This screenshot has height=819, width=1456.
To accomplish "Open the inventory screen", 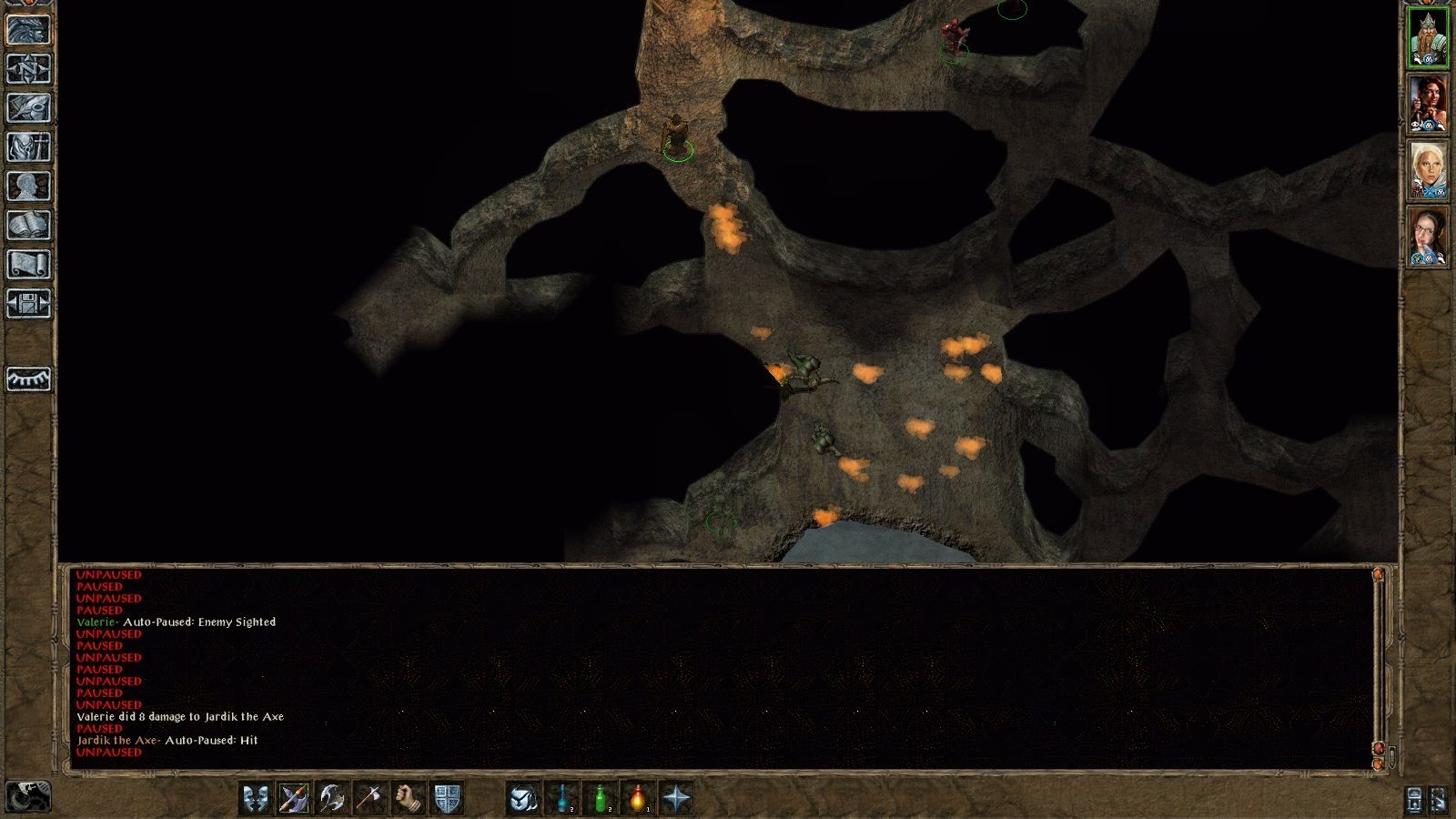I will point(28,147).
